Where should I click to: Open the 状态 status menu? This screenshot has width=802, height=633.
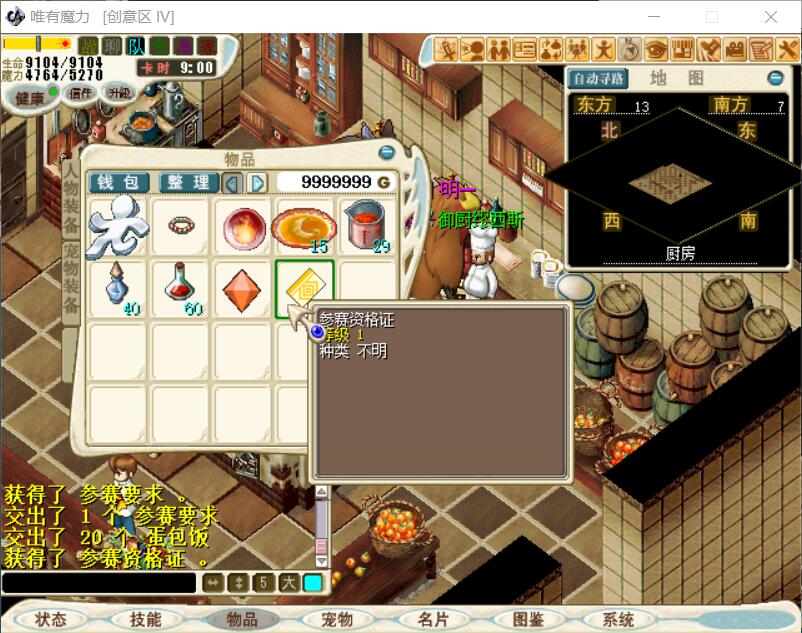click(x=51, y=620)
